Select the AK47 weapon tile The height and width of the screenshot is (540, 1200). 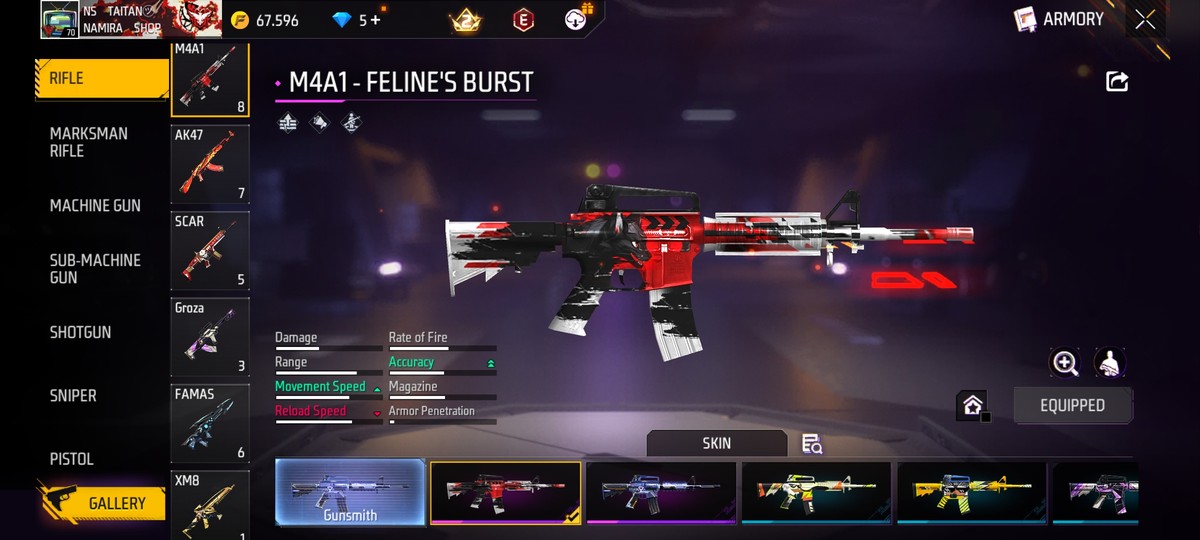(210, 164)
